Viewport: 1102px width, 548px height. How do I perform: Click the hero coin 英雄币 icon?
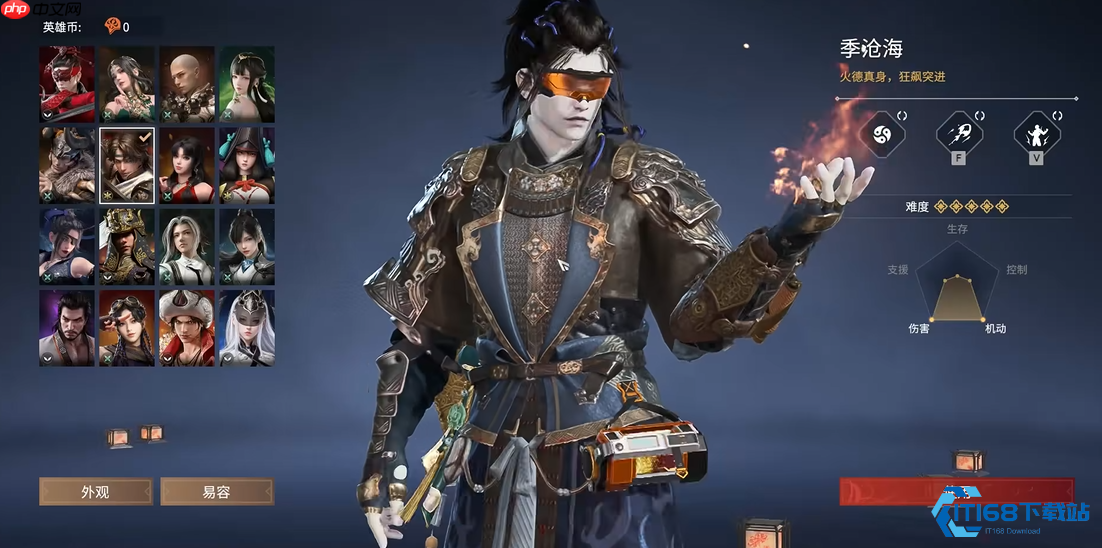(x=112, y=27)
